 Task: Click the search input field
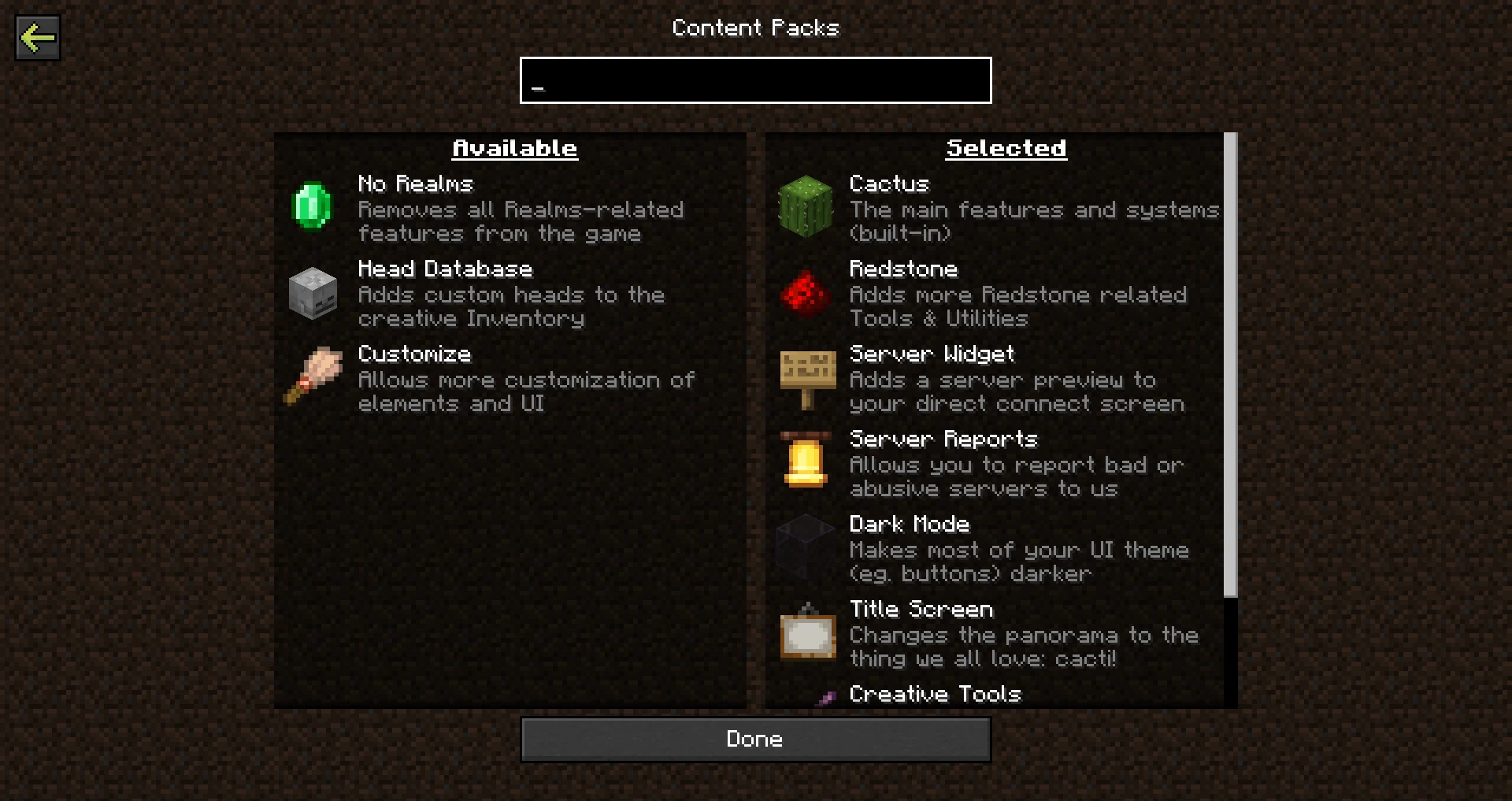pyautogui.click(x=754, y=80)
